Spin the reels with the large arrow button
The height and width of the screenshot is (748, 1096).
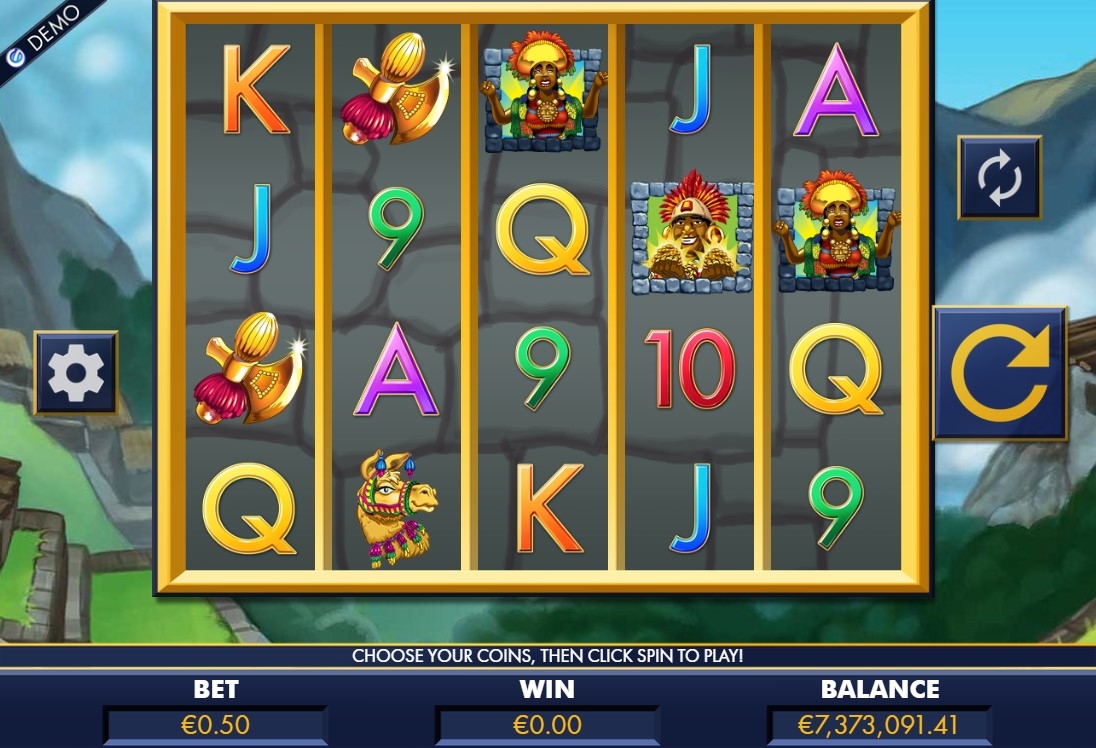pos(999,373)
